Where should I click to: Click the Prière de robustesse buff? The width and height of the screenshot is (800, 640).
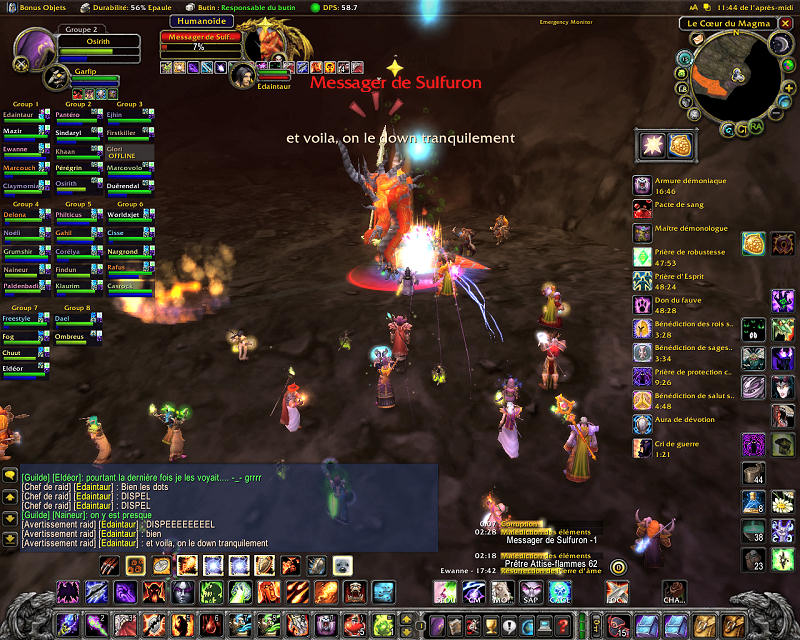tap(642, 257)
